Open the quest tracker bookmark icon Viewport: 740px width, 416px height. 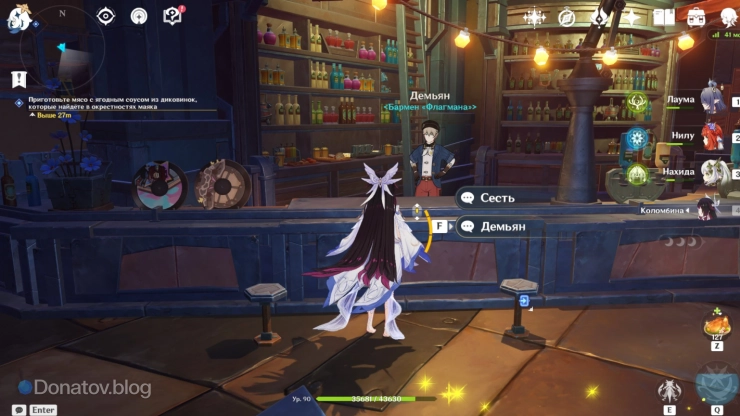click(x=18, y=77)
